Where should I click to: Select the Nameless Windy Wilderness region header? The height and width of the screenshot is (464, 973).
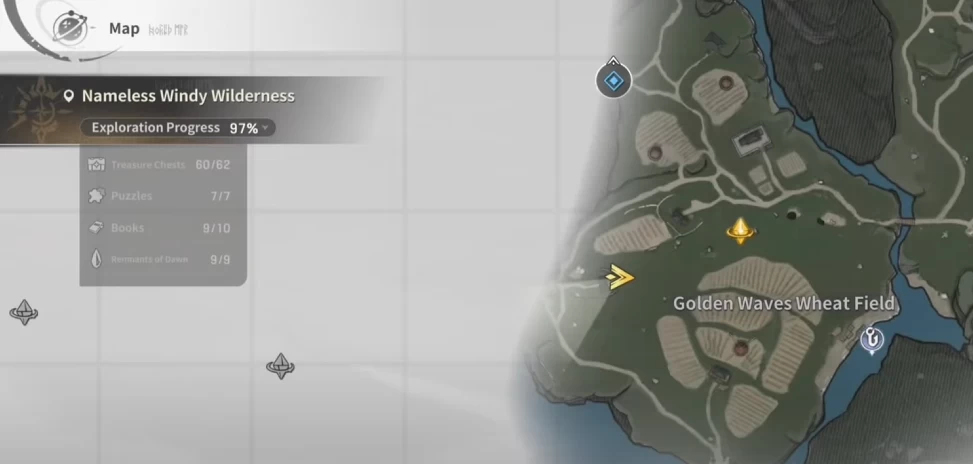(188, 97)
